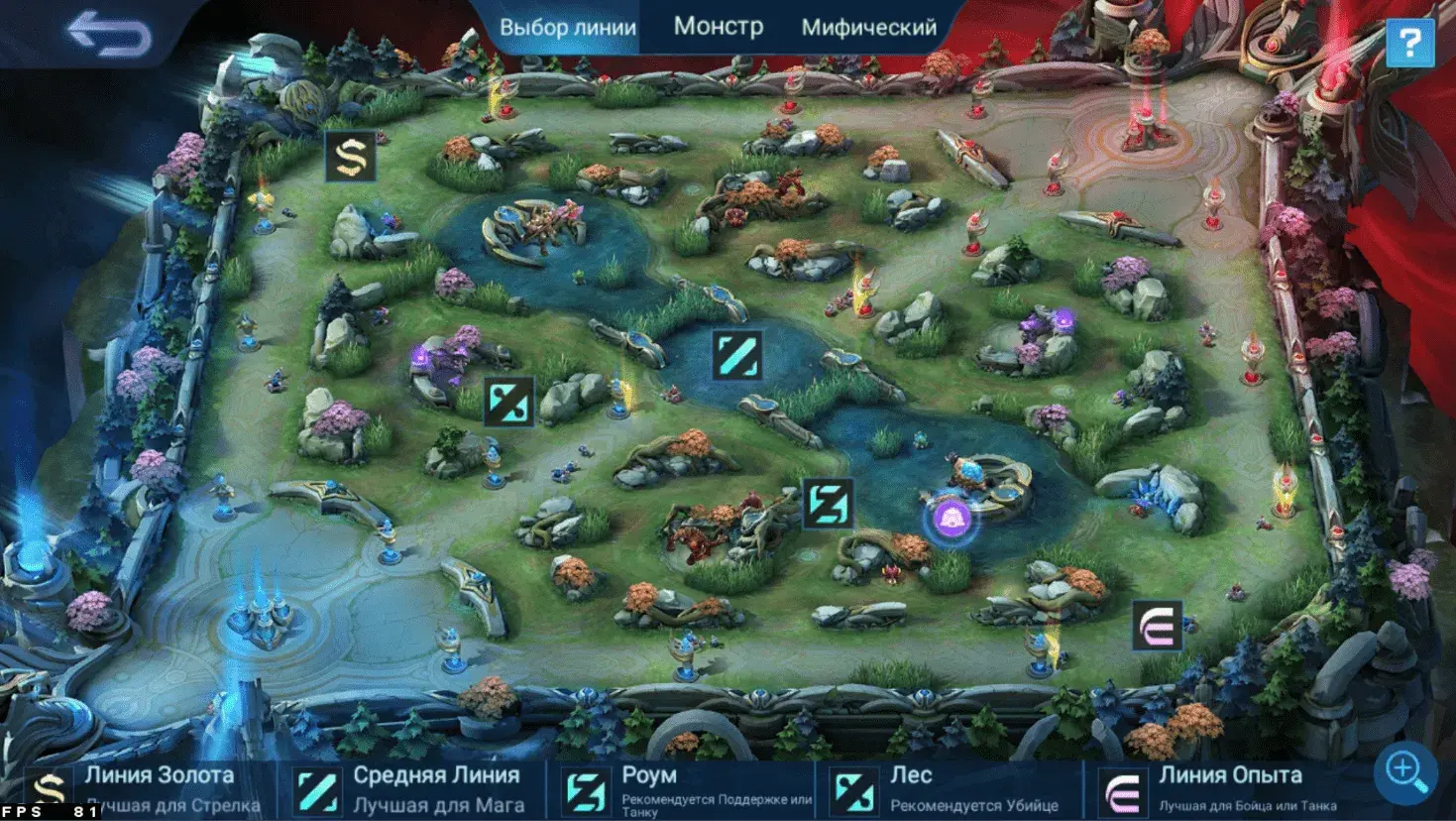
Task: Choose the jungle marker on the map
Action: 509,402
